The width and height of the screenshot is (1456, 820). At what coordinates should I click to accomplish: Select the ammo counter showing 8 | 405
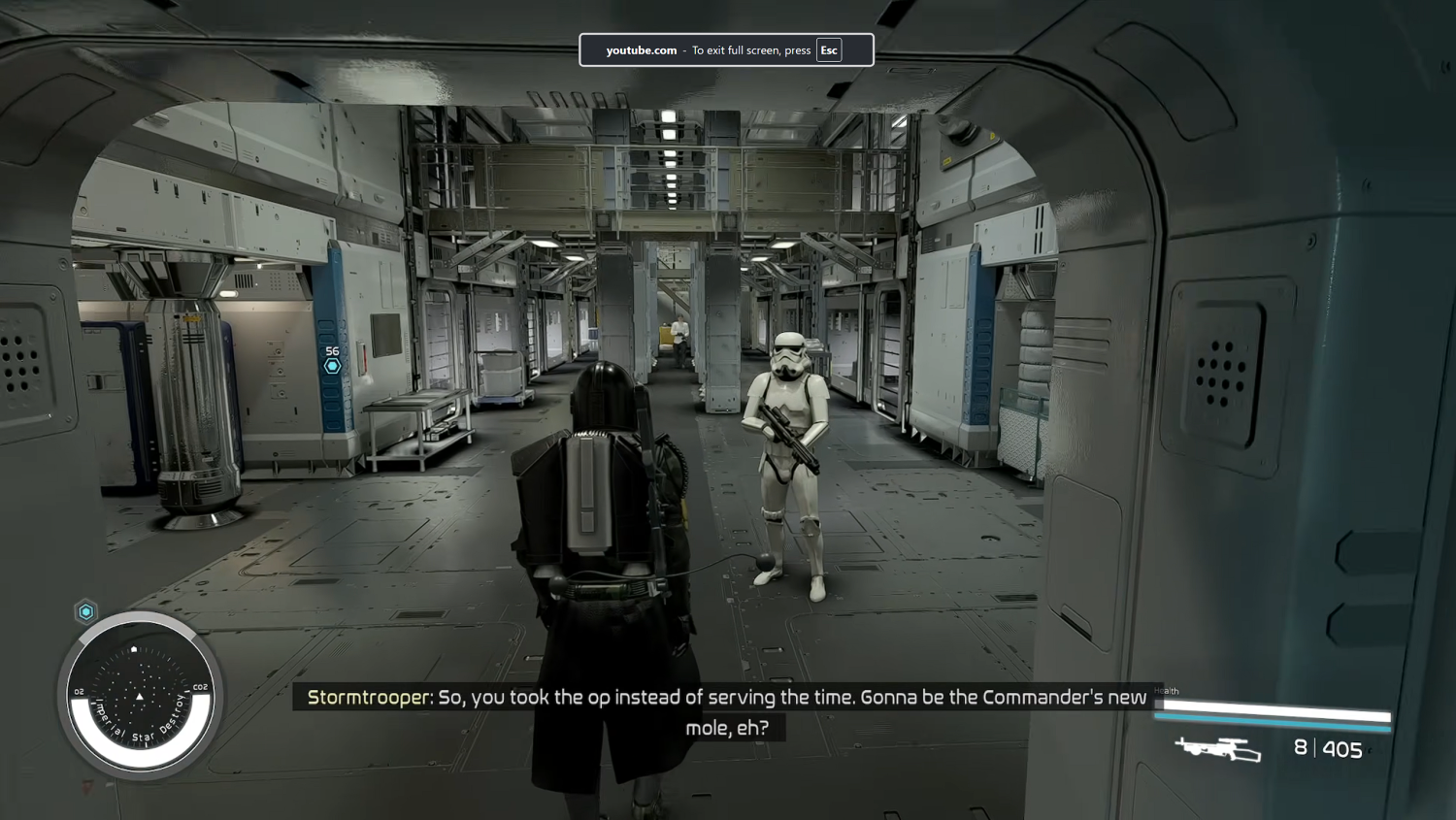pyautogui.click(x=1330, y=749)
